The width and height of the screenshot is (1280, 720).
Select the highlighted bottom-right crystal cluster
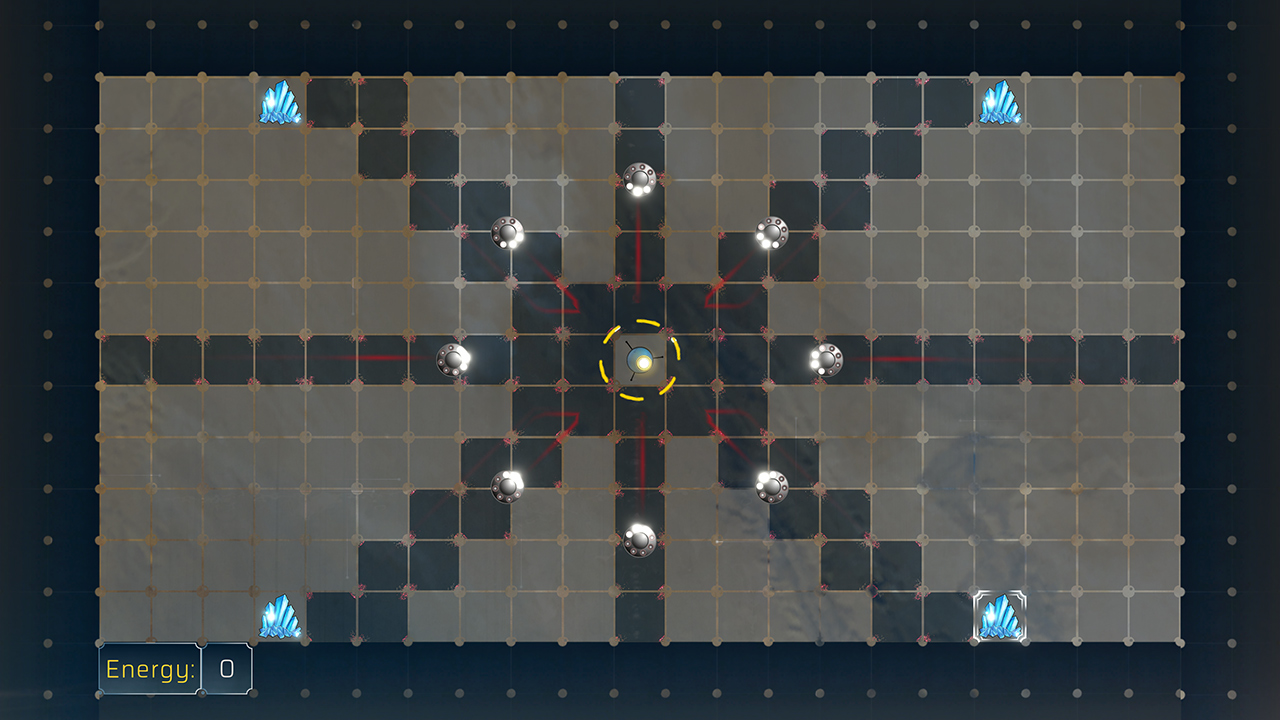point(1001,614)
